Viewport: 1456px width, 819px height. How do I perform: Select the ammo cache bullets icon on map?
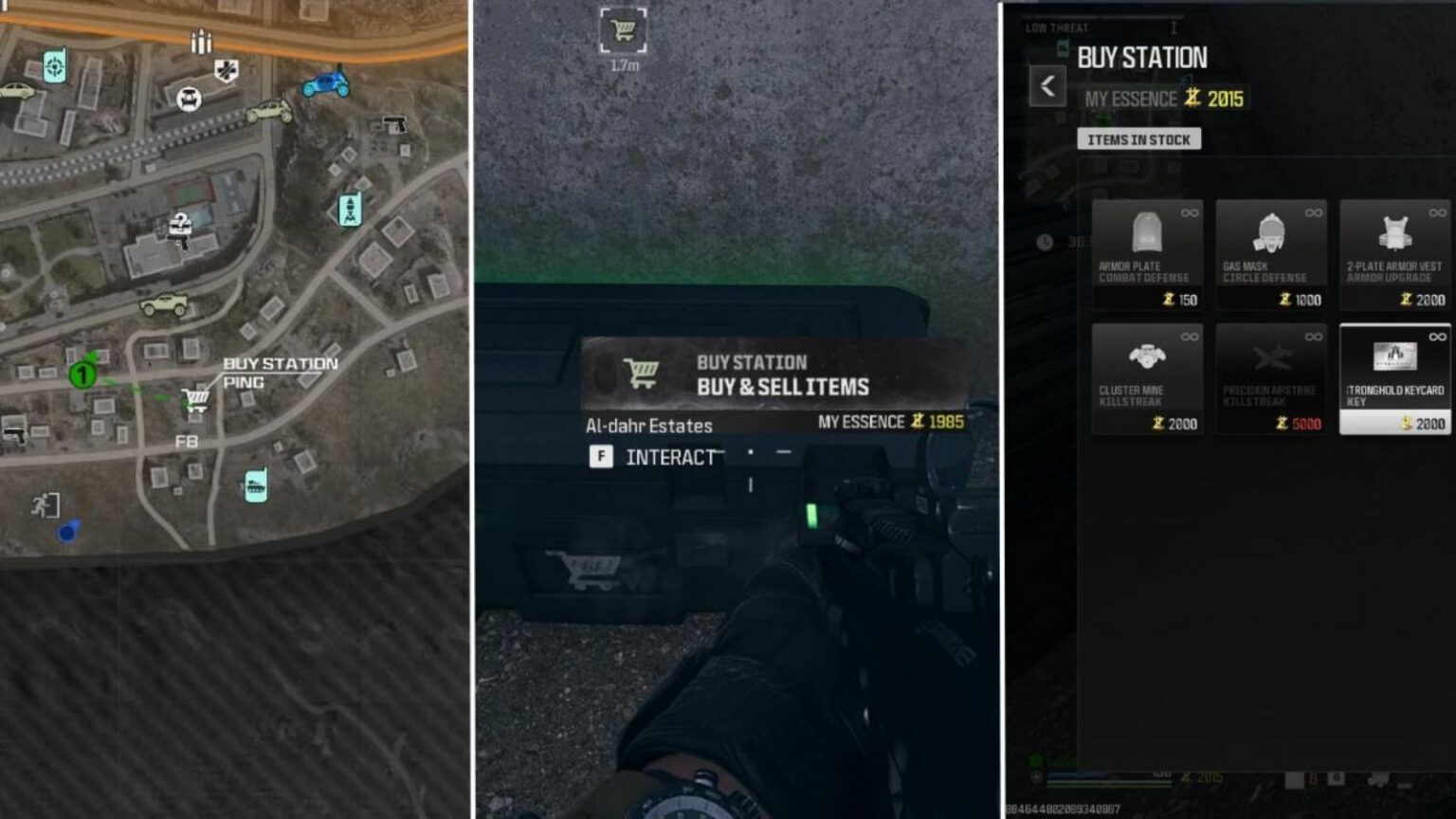point(201,43)
